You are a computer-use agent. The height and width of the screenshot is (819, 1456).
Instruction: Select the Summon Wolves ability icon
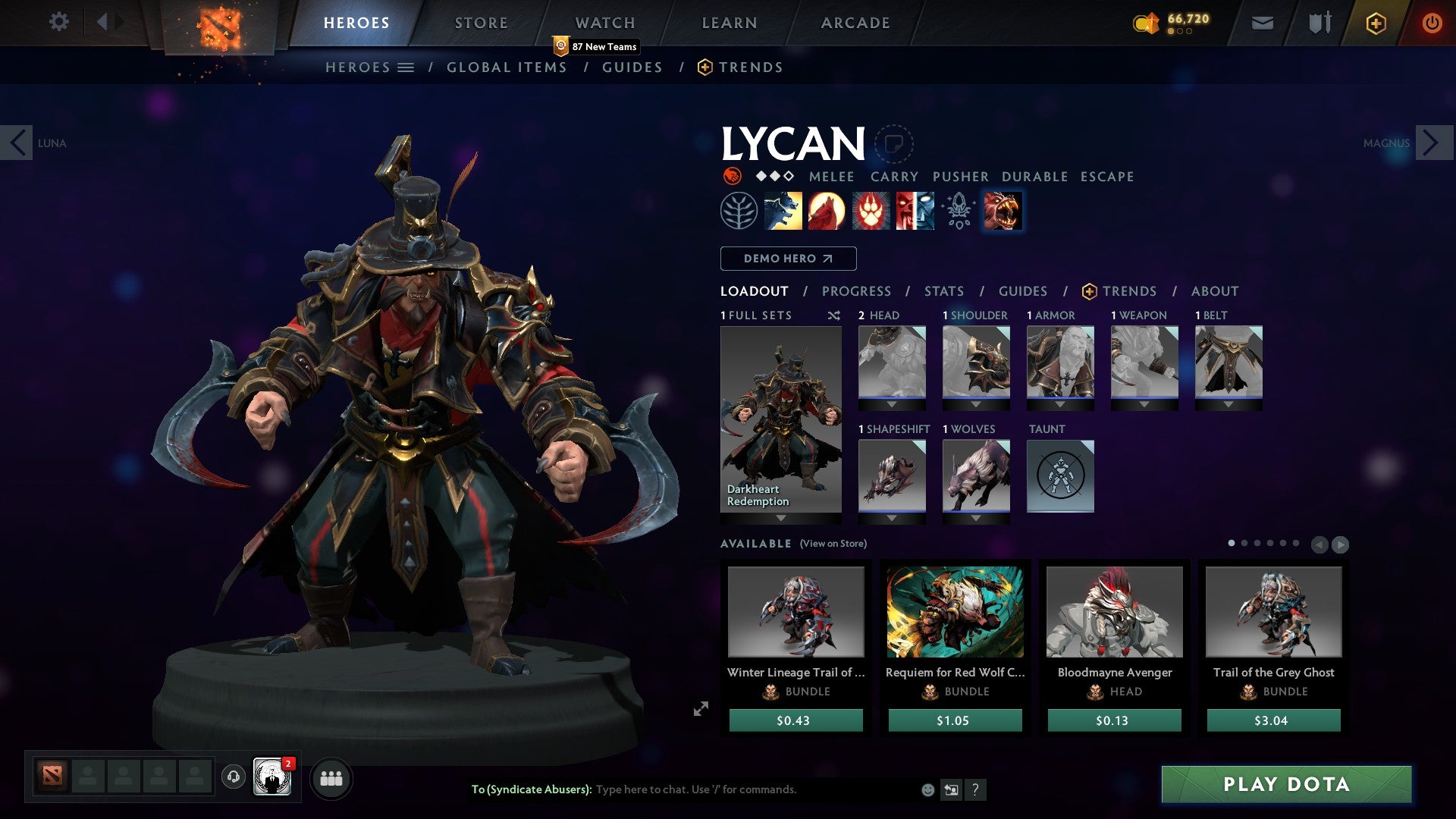[785, 210]
